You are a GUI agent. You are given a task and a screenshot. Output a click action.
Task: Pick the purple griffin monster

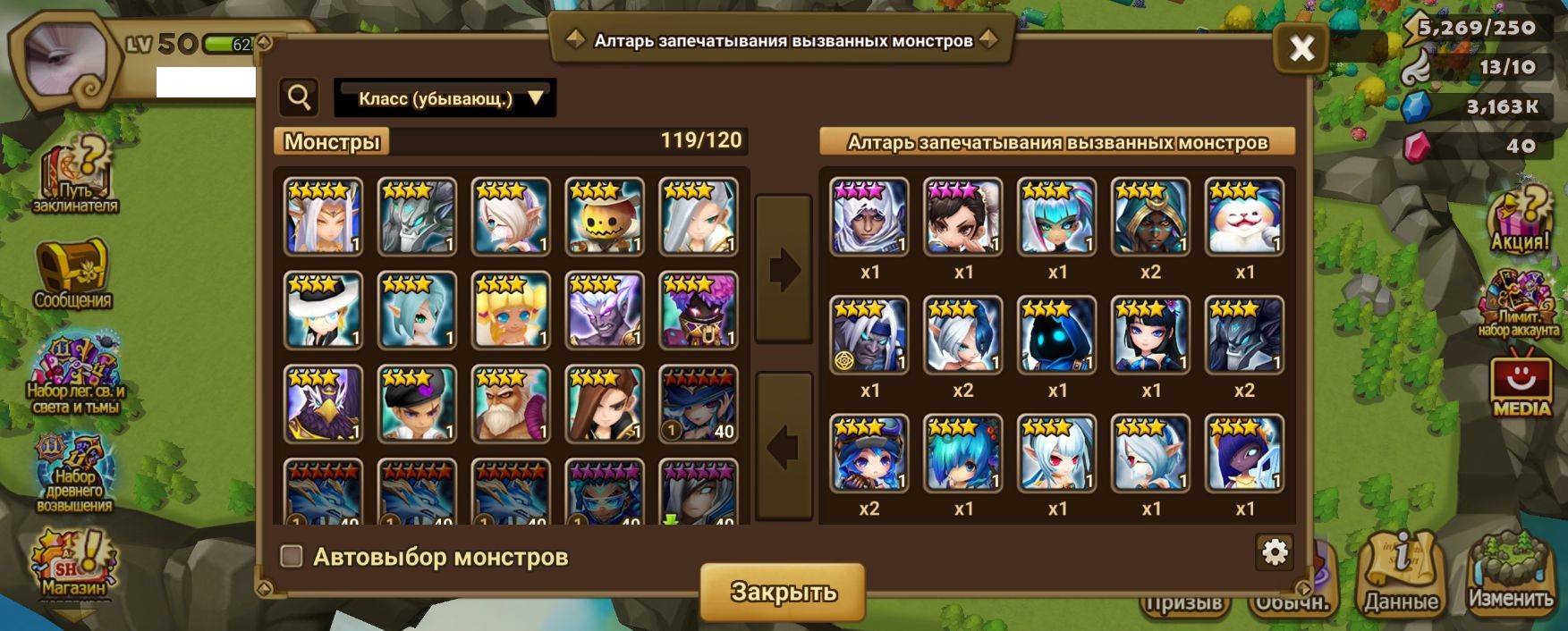323,404
